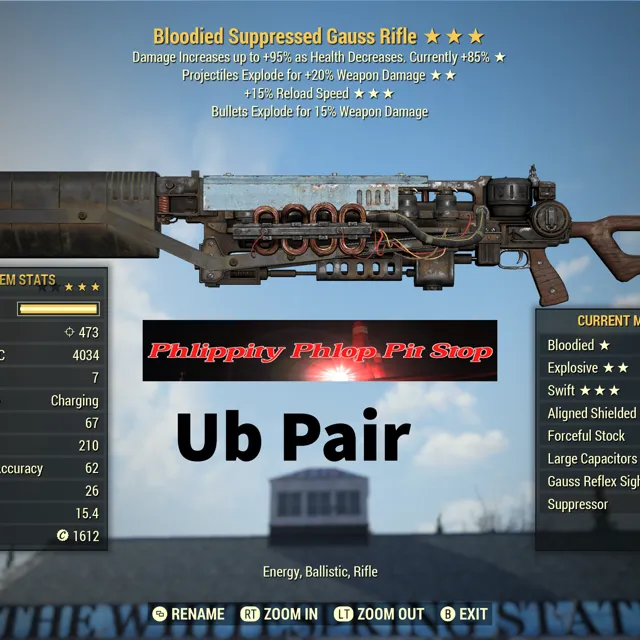
Task: Click the RENAME option in the bottom bar
Action: pos(189,613)
